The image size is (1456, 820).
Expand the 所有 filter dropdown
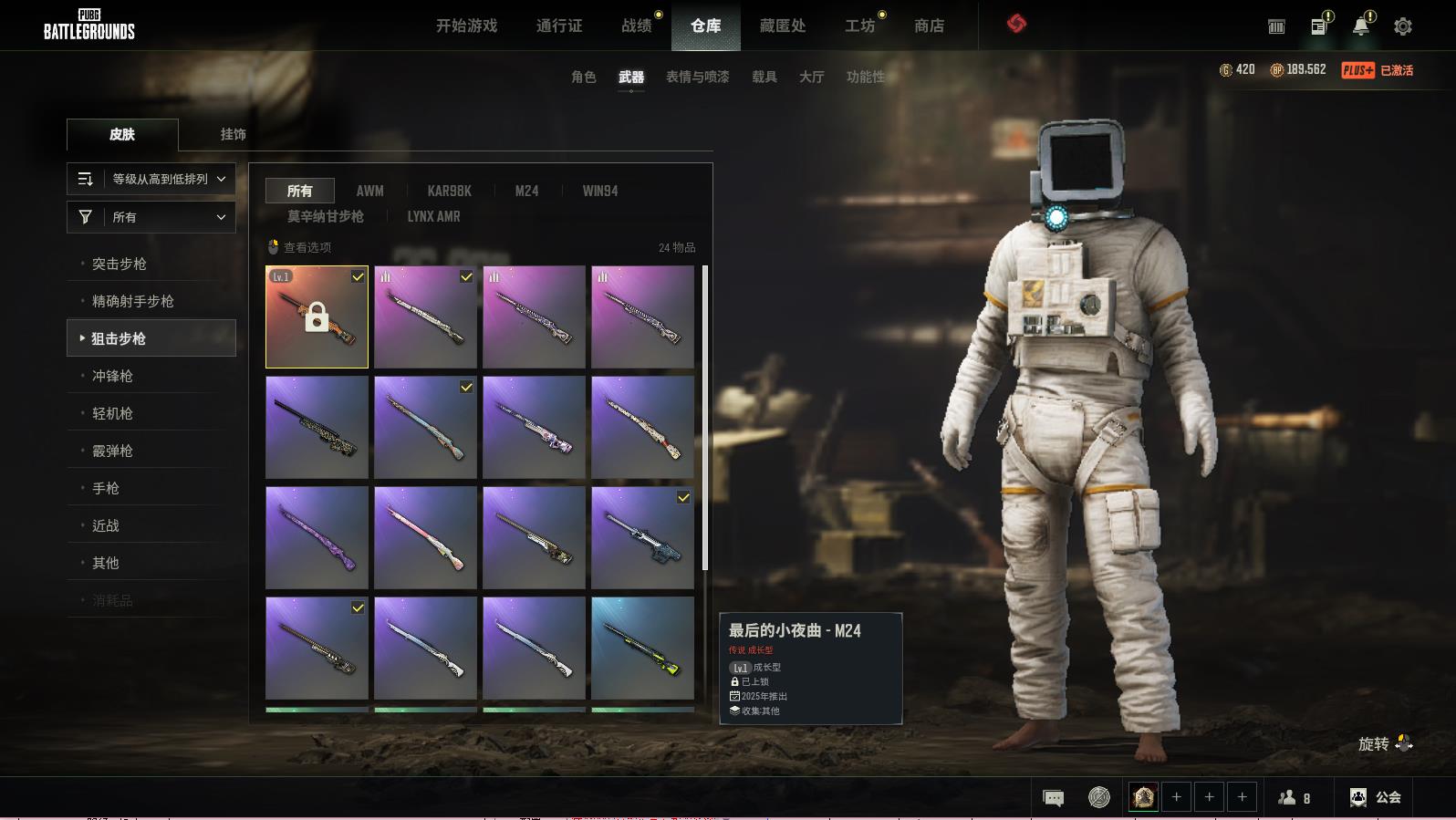point(151,217)
